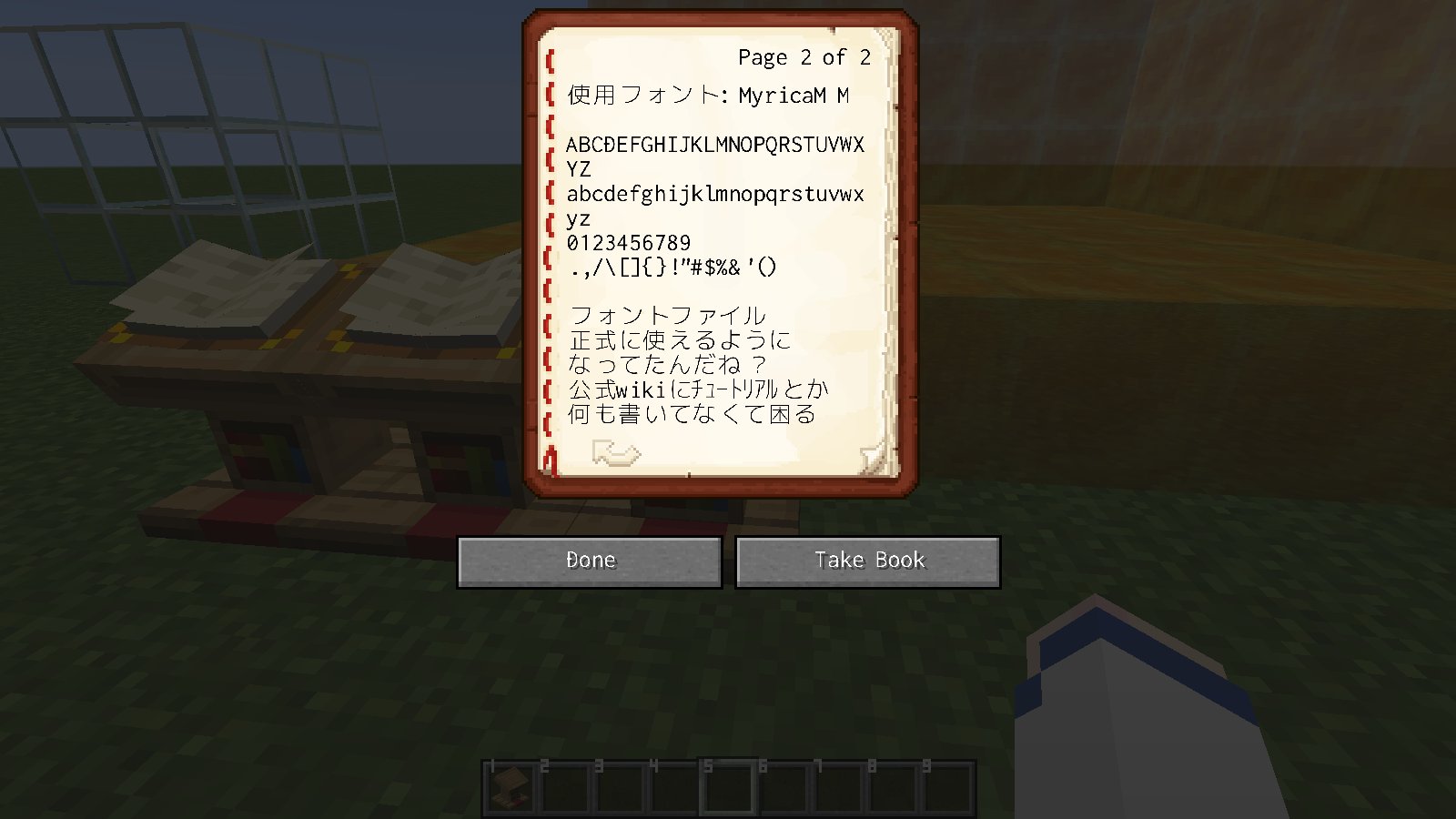
Task: Click hotbar slot 3
Action: (x=619, y=784)
